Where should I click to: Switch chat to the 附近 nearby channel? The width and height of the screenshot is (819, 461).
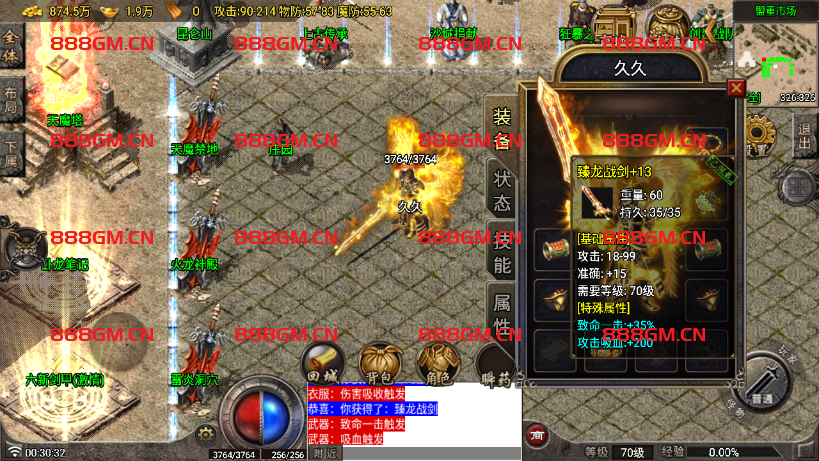(324, 453)
